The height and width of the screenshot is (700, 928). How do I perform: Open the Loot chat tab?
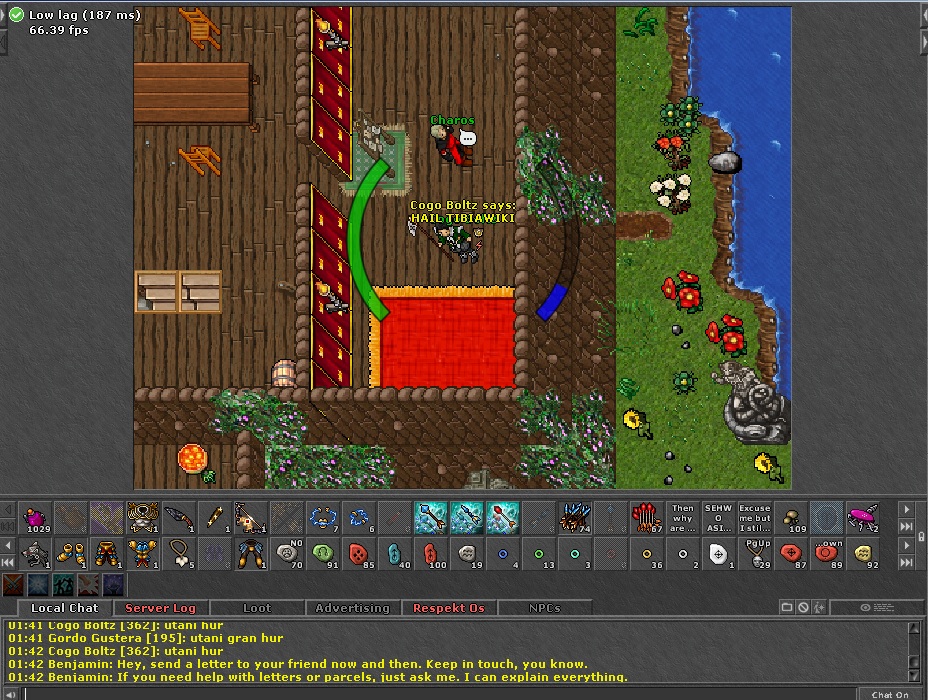coord(257,608)
